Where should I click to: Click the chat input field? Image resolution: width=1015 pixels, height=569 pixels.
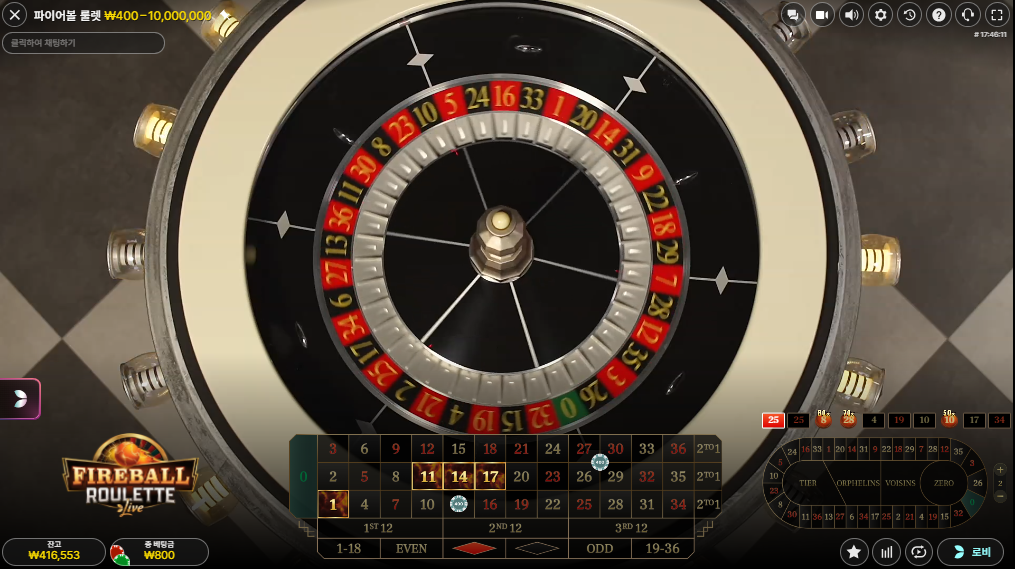[x=83, y=43]
